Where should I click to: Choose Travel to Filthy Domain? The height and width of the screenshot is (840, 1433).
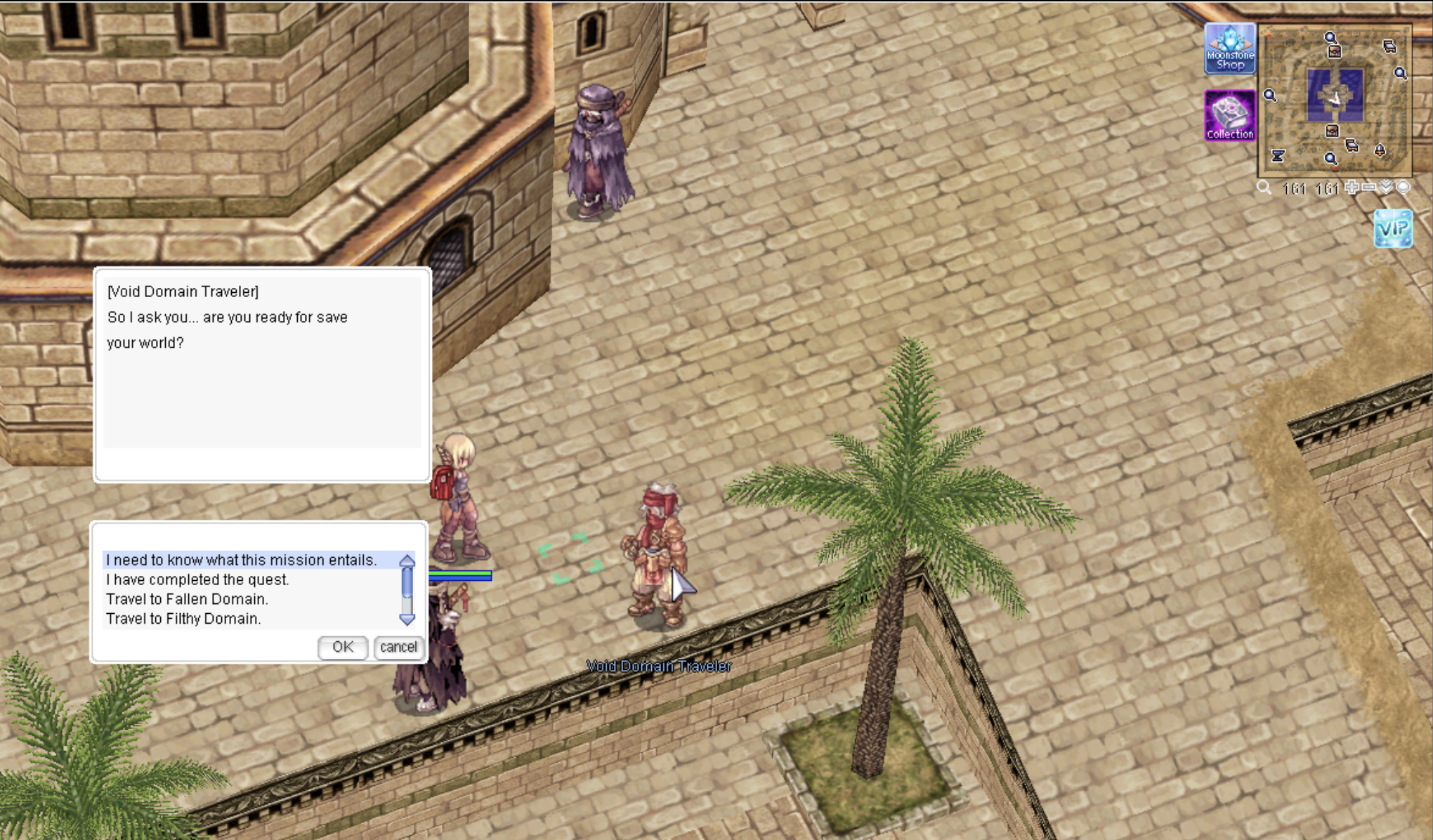coord(183,619)
